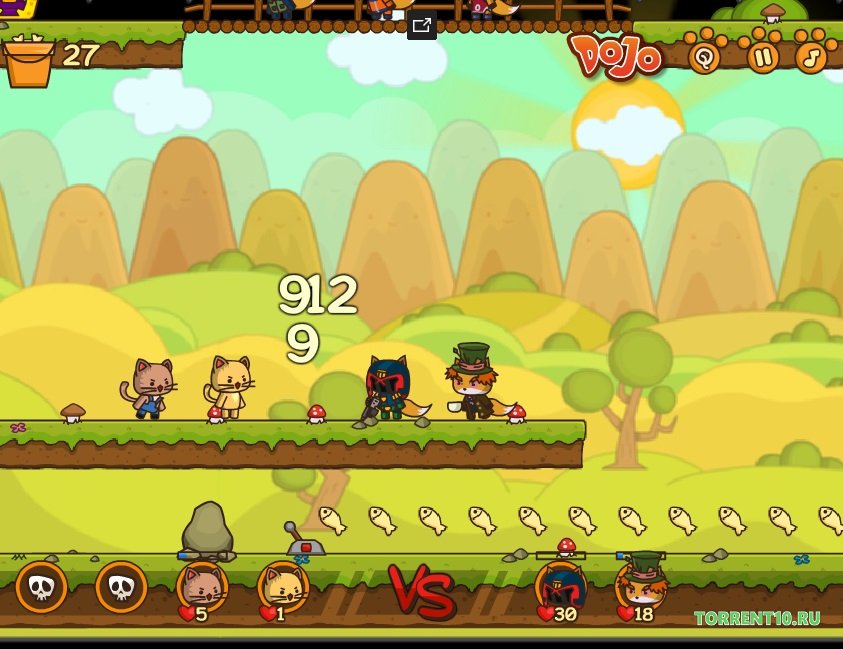Pause the game with the paw button
This screenshot has height=649, width=843.
pos(763,57)
